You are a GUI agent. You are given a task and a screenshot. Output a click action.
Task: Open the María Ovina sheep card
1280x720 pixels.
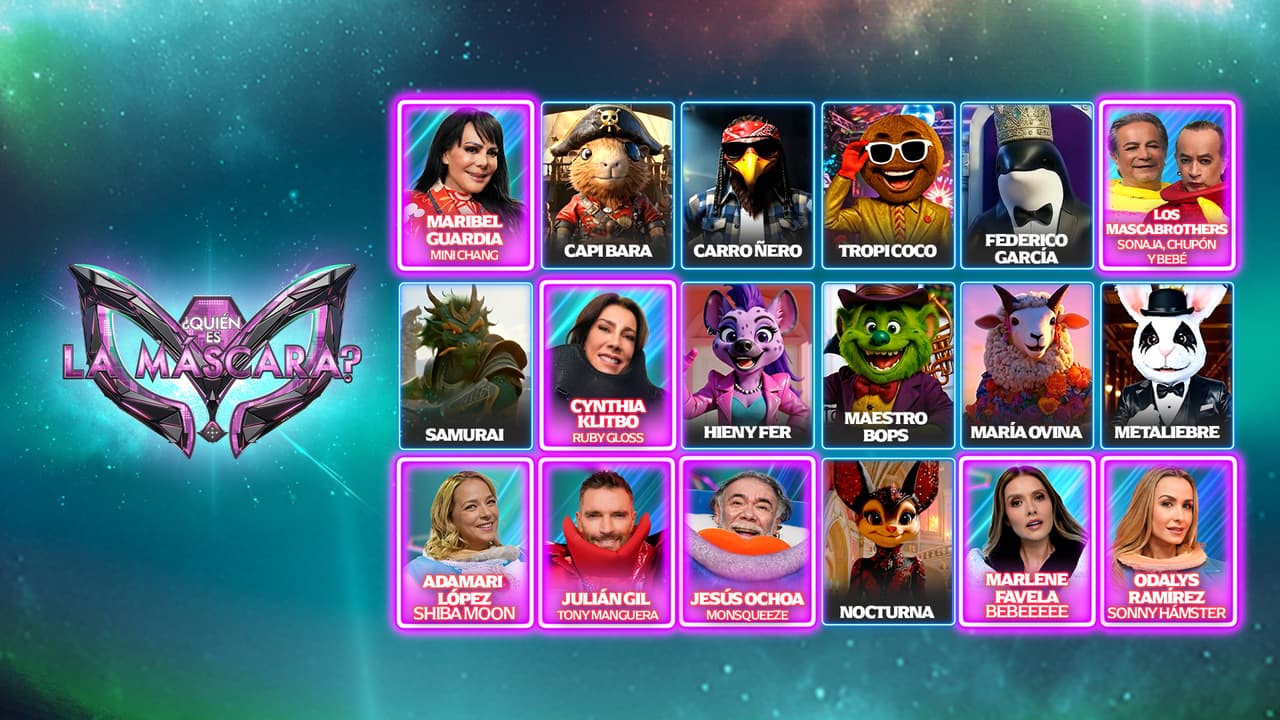[1027, 365]
